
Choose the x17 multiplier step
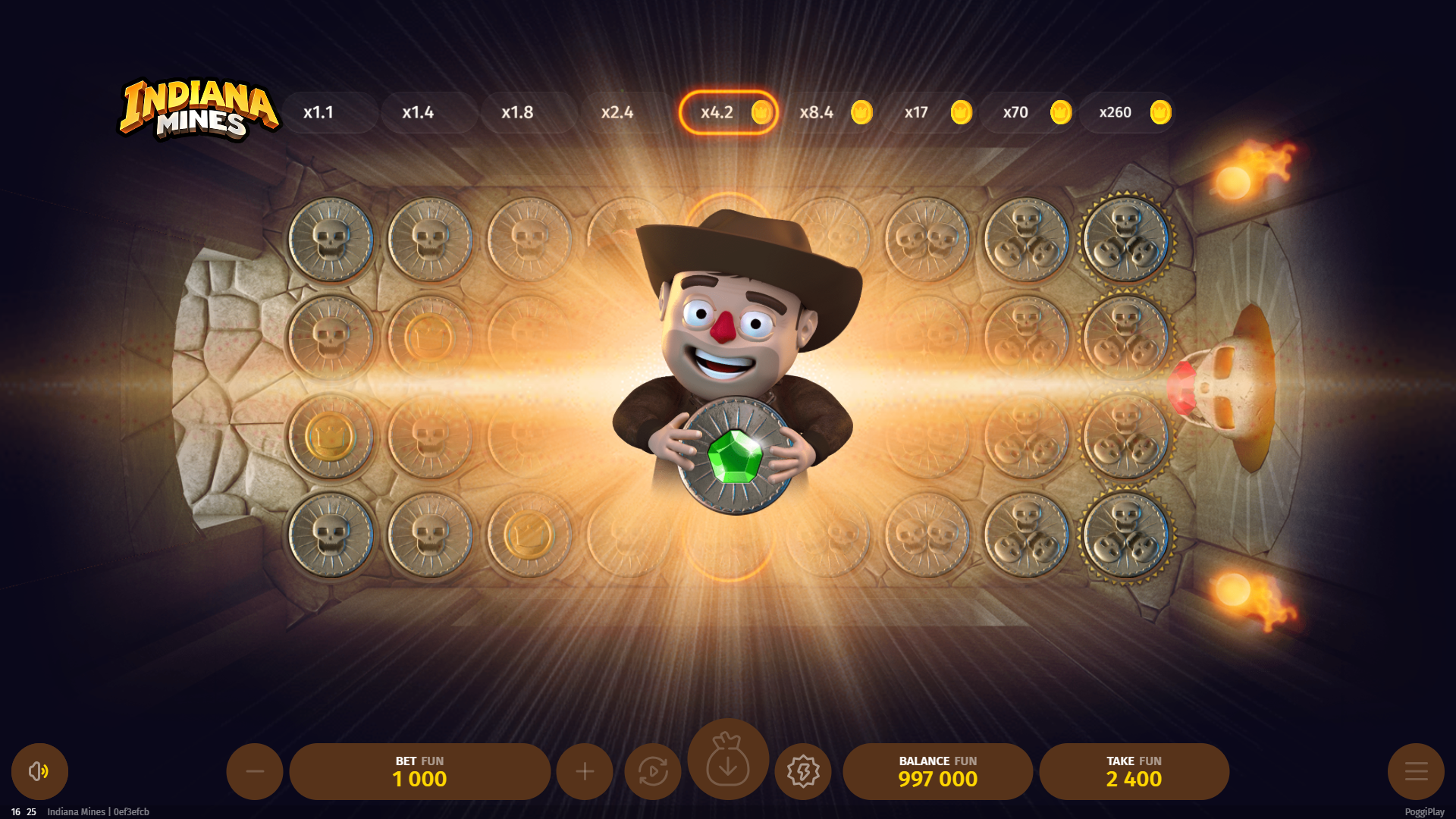(x=928, y=112)
